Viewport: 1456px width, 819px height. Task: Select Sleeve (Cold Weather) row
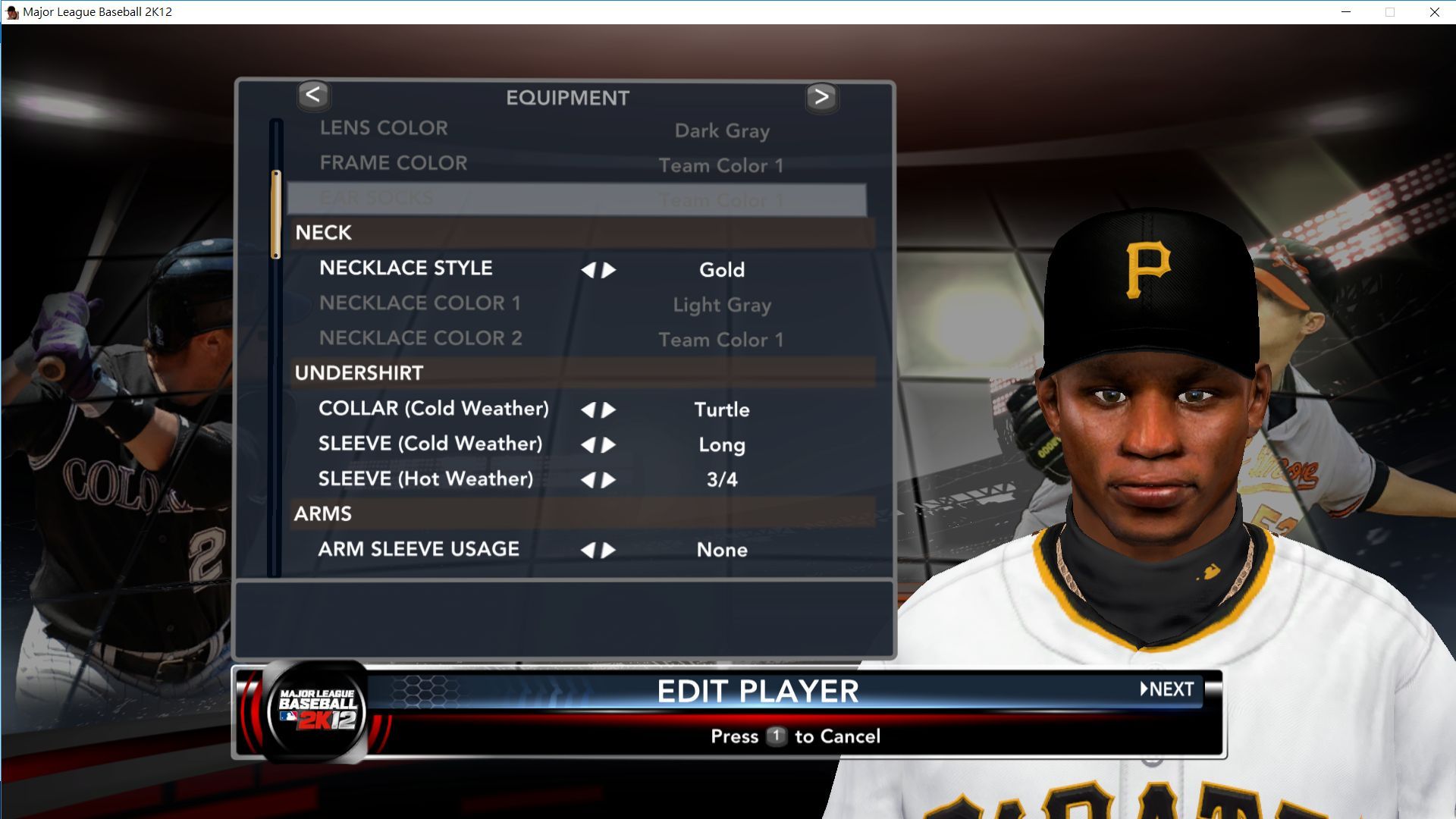click(x=430, y=444)
